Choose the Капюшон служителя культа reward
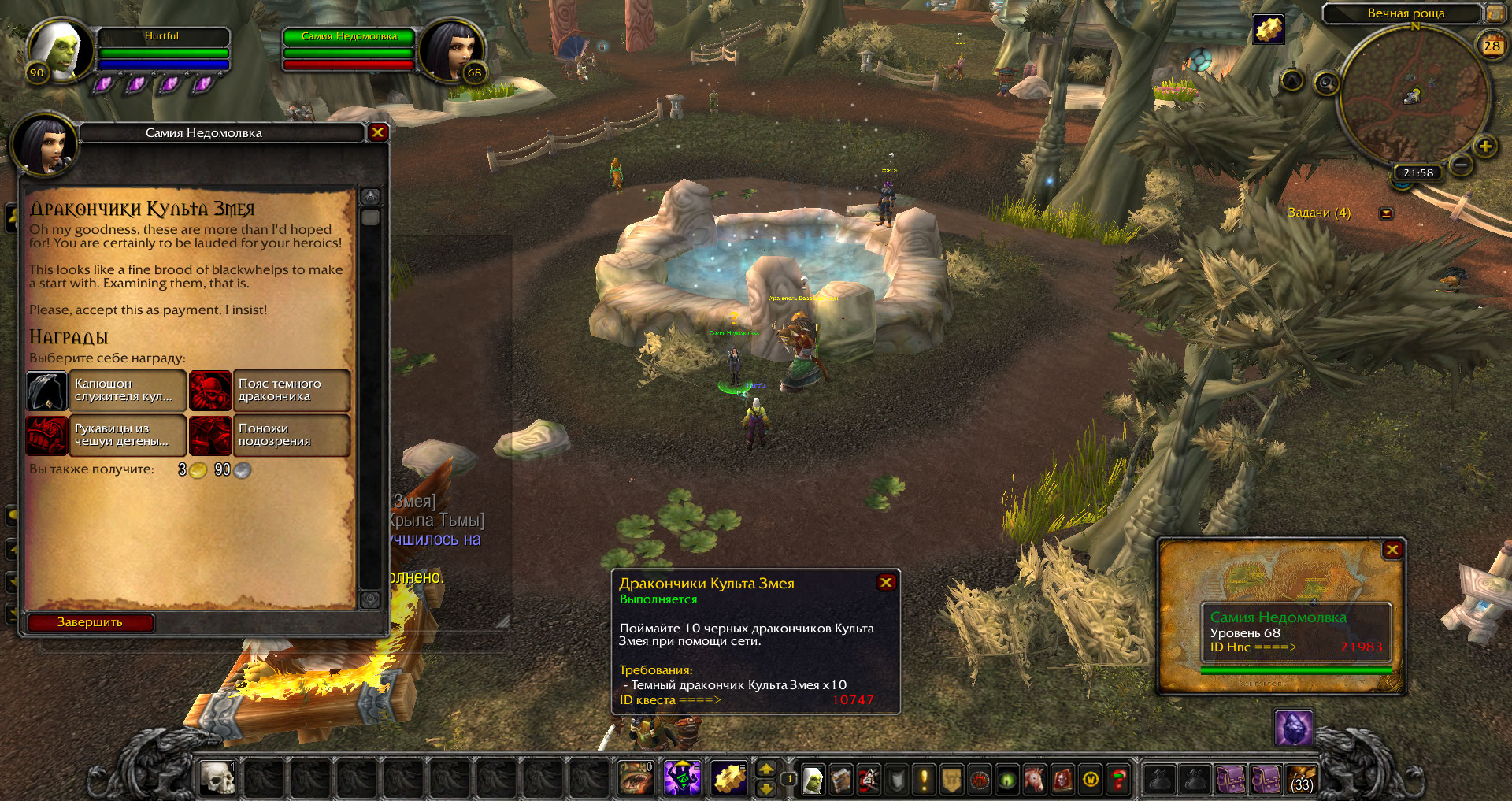This screenshot has width=1512, height=801. (x=106, y=391)
